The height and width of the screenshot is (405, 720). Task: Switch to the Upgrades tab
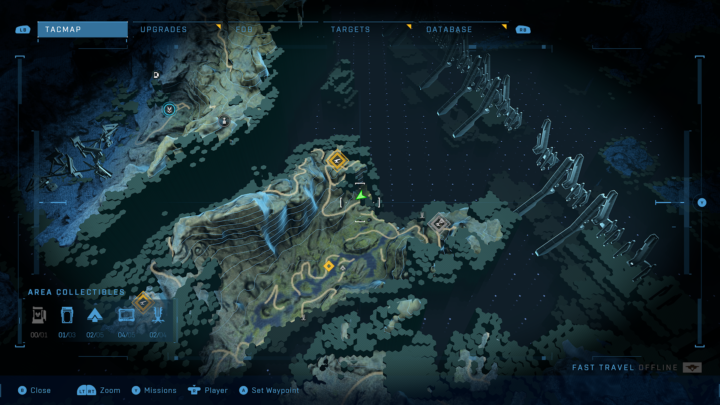point(164,30)
